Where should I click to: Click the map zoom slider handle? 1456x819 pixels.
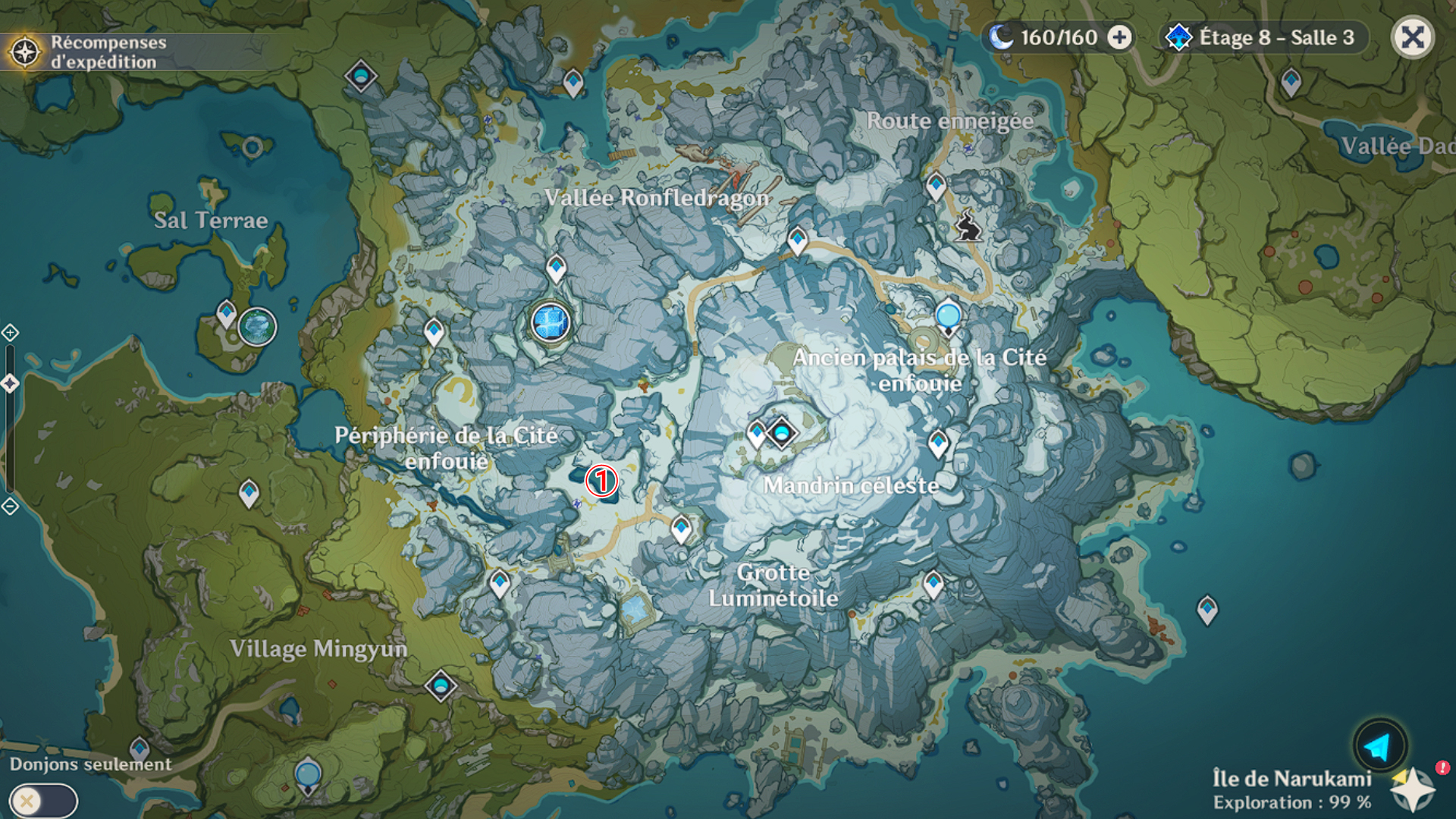[10, 384]
